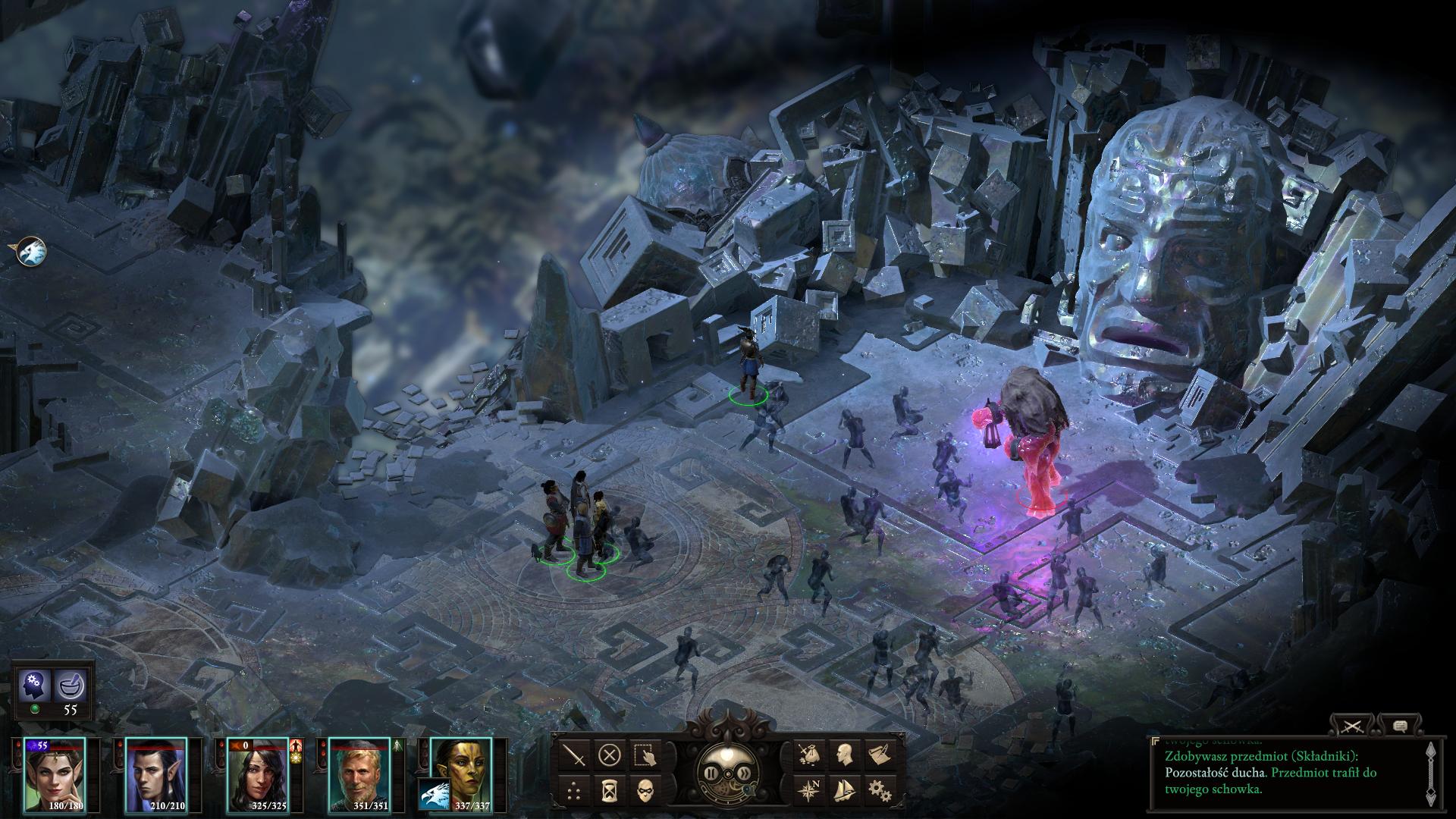Pause the game using the pause button
Image resolution: width=1456 pixels, height=819 pixels.
[711, 773]
